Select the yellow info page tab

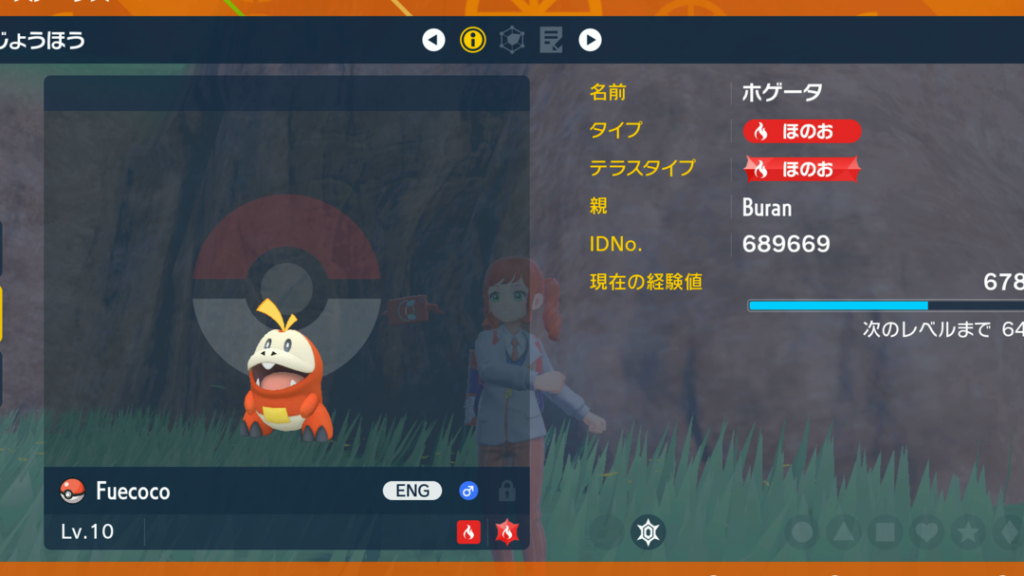(472, 40)
